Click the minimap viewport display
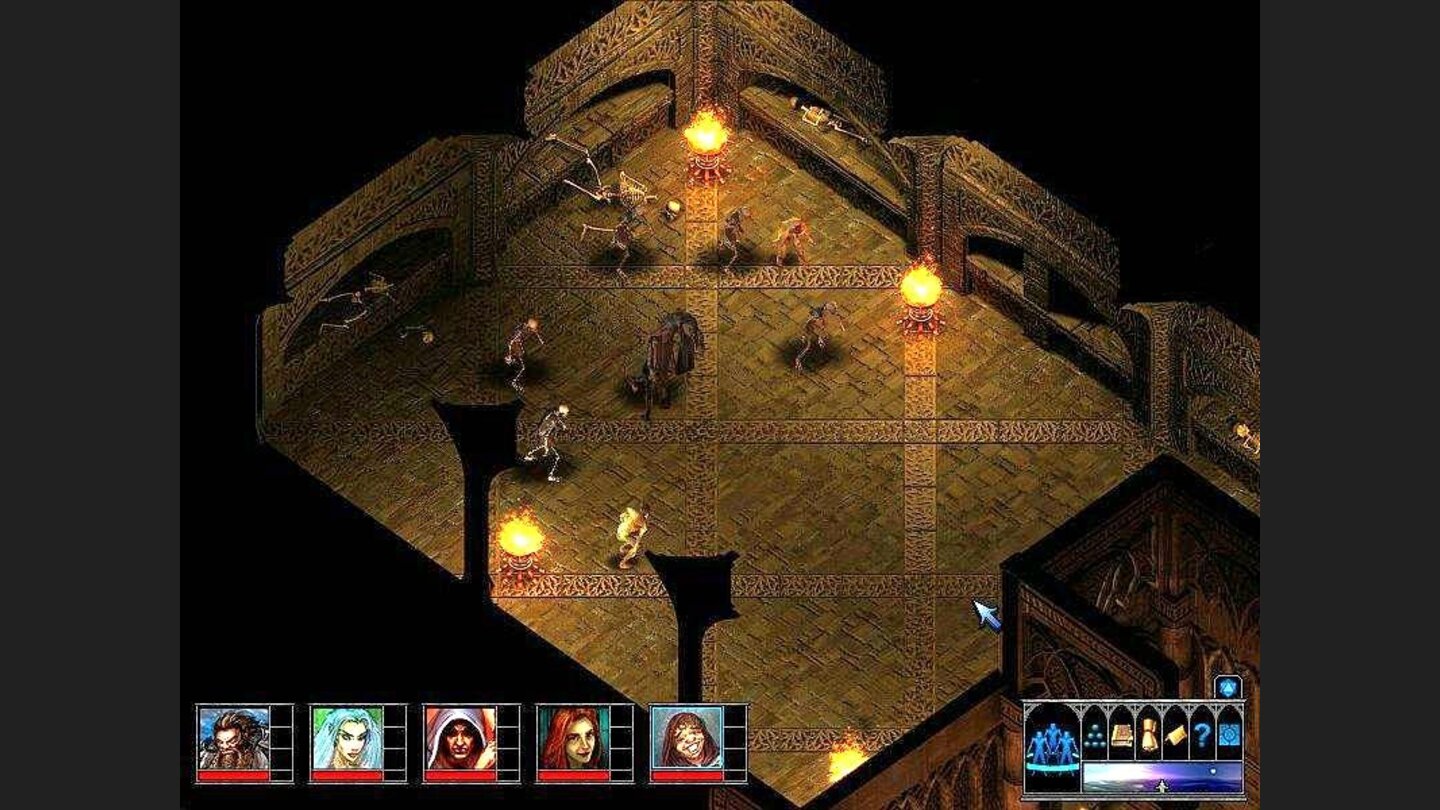This screenshot has width=1440, height=810. 1160,776
